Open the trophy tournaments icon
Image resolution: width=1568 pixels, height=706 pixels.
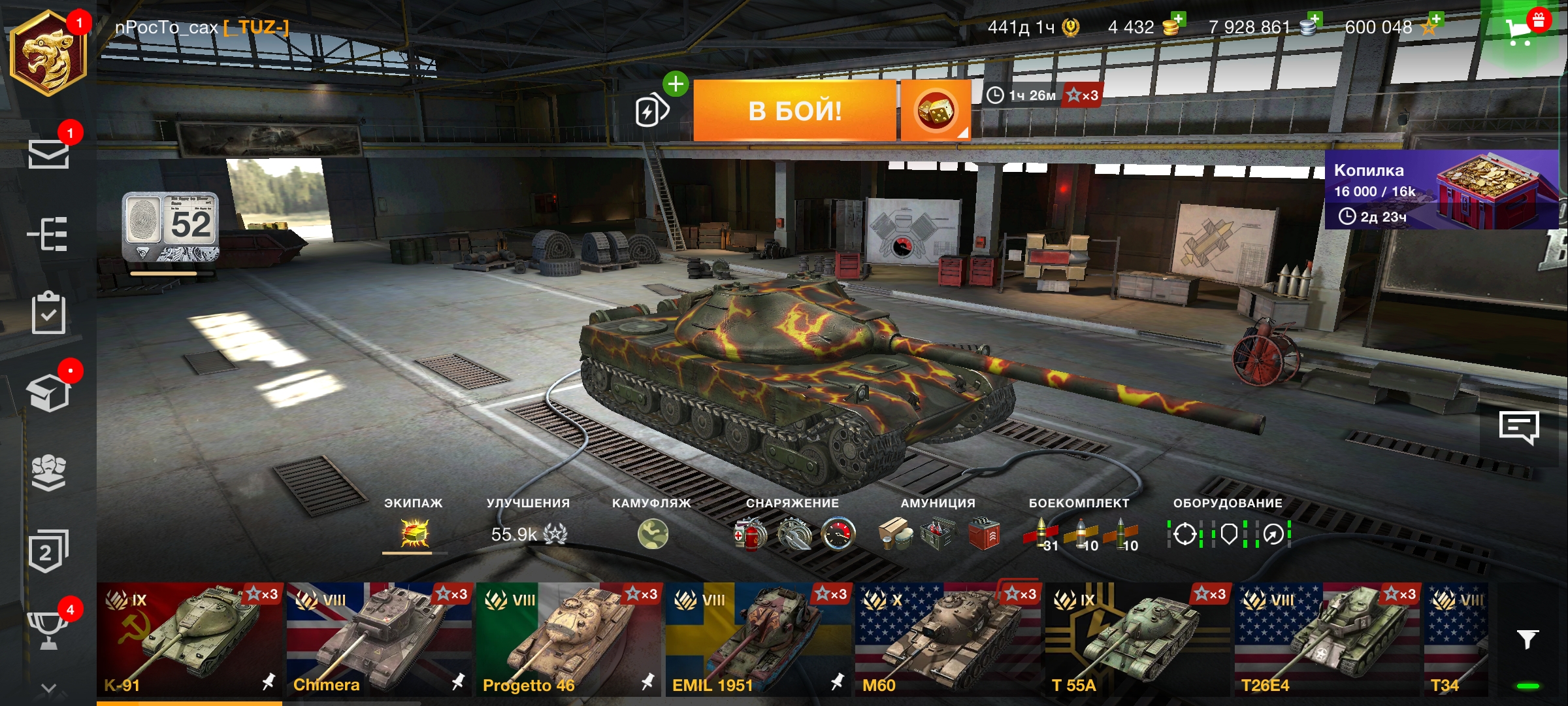tap(48, 630)
